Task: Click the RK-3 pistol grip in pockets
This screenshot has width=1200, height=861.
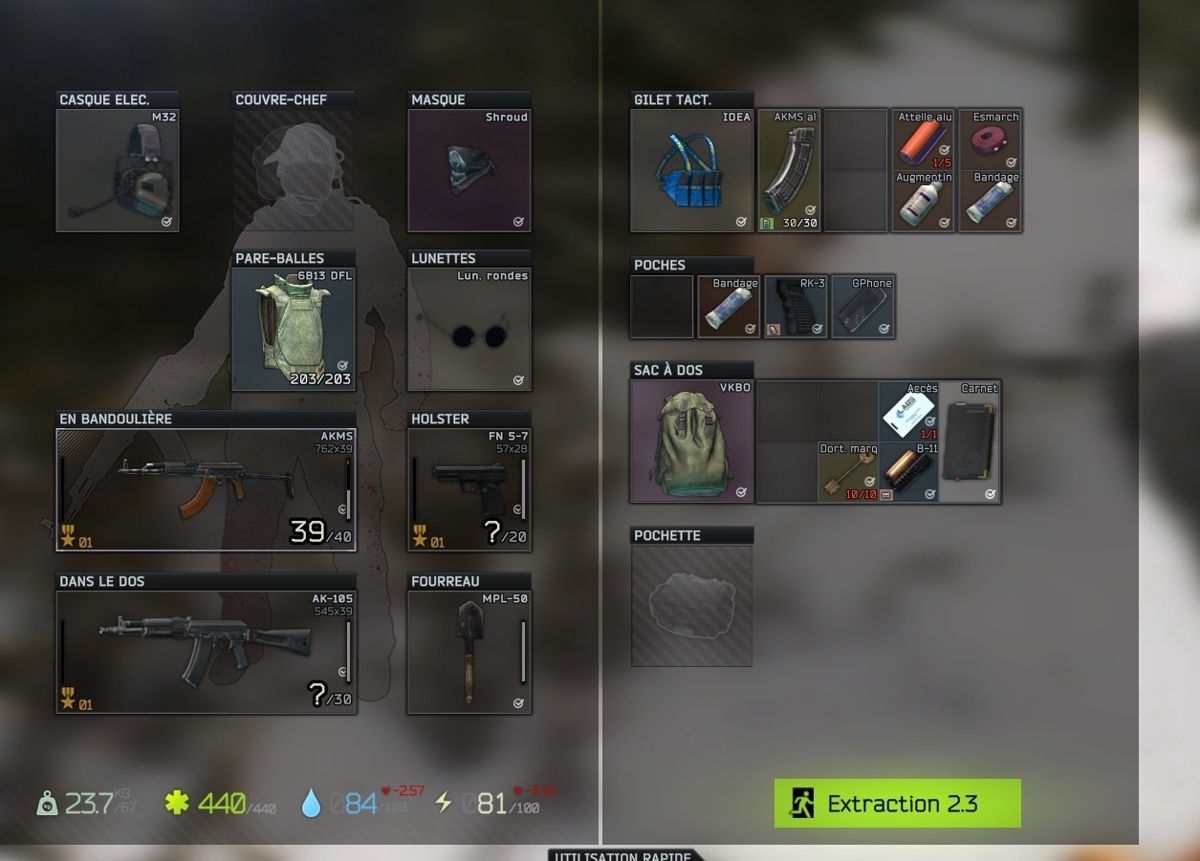Action: pyautogui.click(x=796, y=307)
